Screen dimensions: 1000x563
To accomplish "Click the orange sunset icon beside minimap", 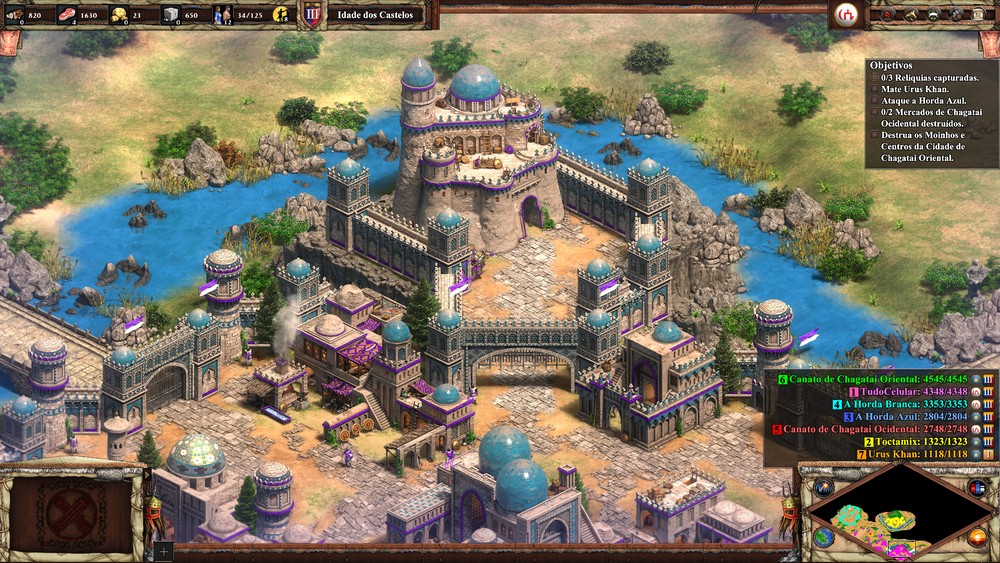I will 977,538.
